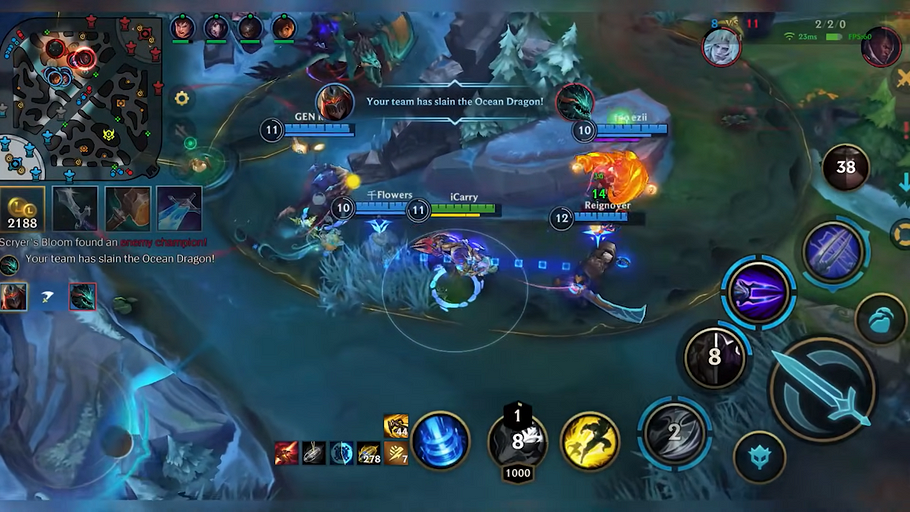This screenshot has height=512, width=910.
Task: Activate the blue-purple blade ultimate ability
Action: [x=834, y=252]
